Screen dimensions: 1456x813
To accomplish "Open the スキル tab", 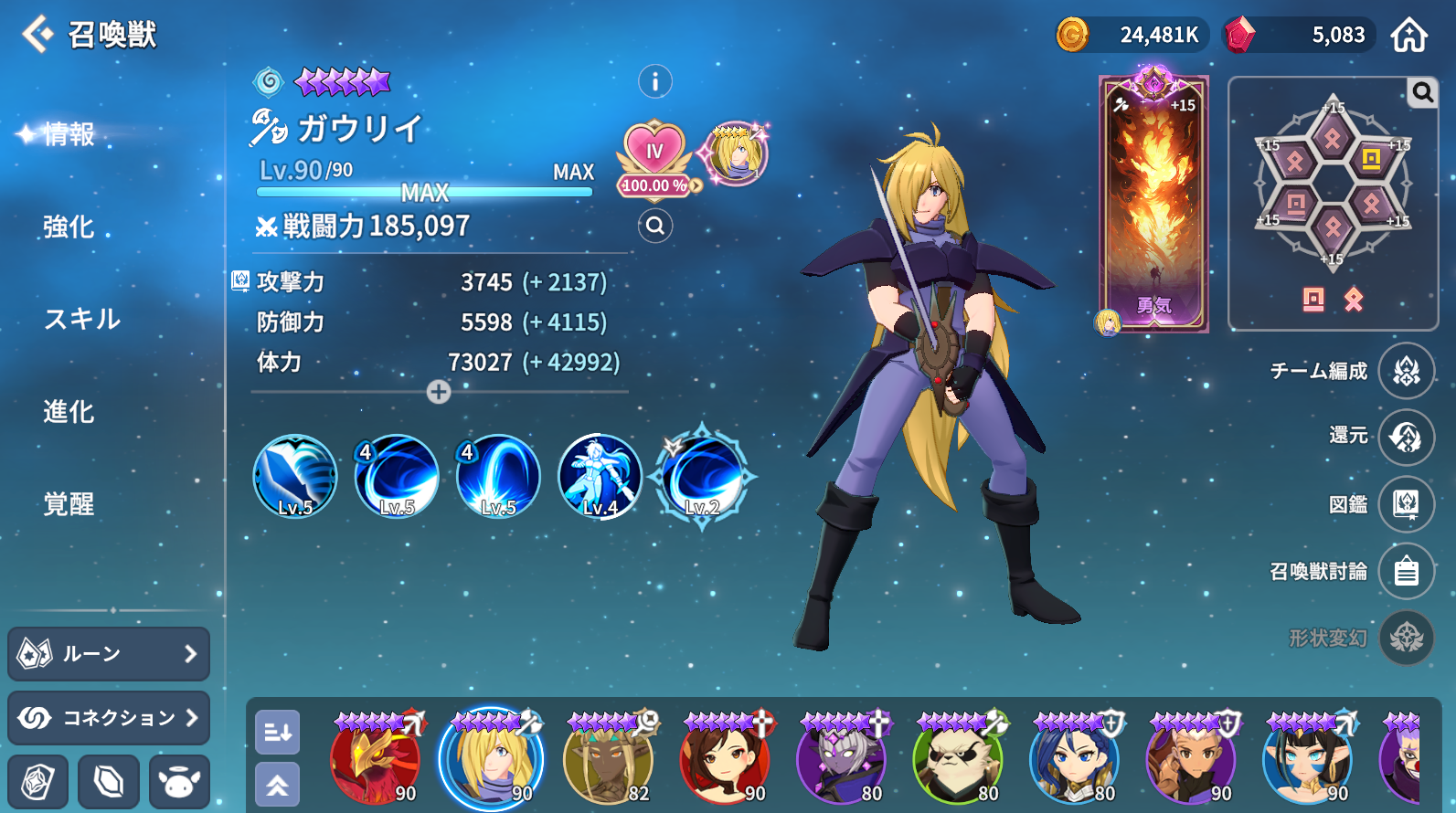I will click(82, 319).
